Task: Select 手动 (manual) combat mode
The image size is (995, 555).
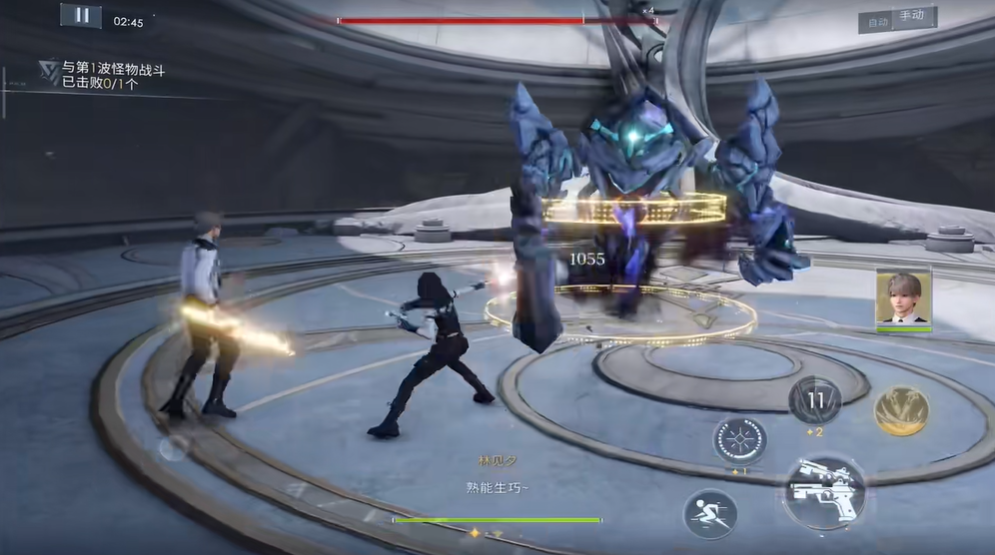Action: 912,16
